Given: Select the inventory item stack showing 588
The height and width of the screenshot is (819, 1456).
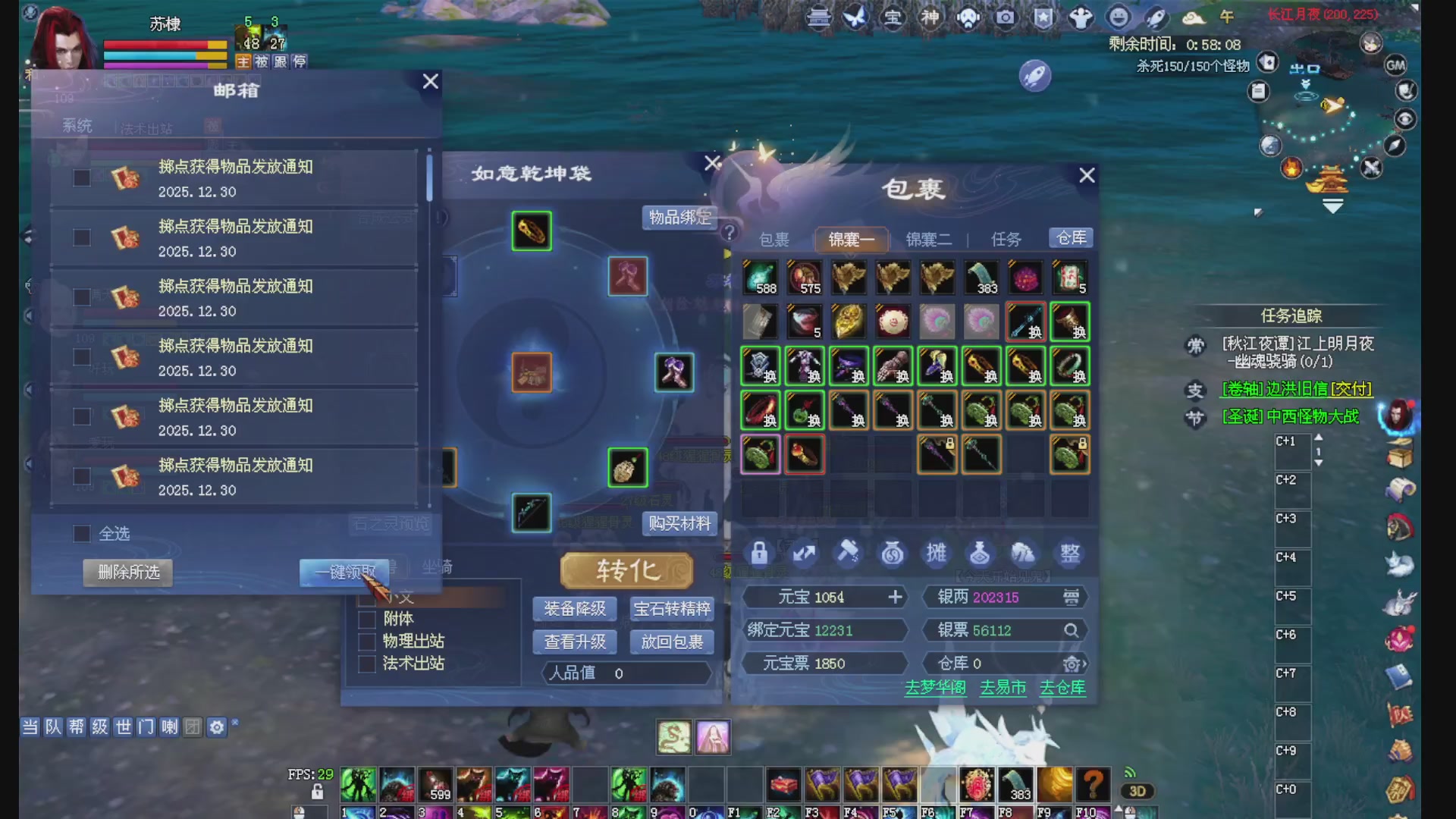Looking at the screenshot, I should (761, 277).
